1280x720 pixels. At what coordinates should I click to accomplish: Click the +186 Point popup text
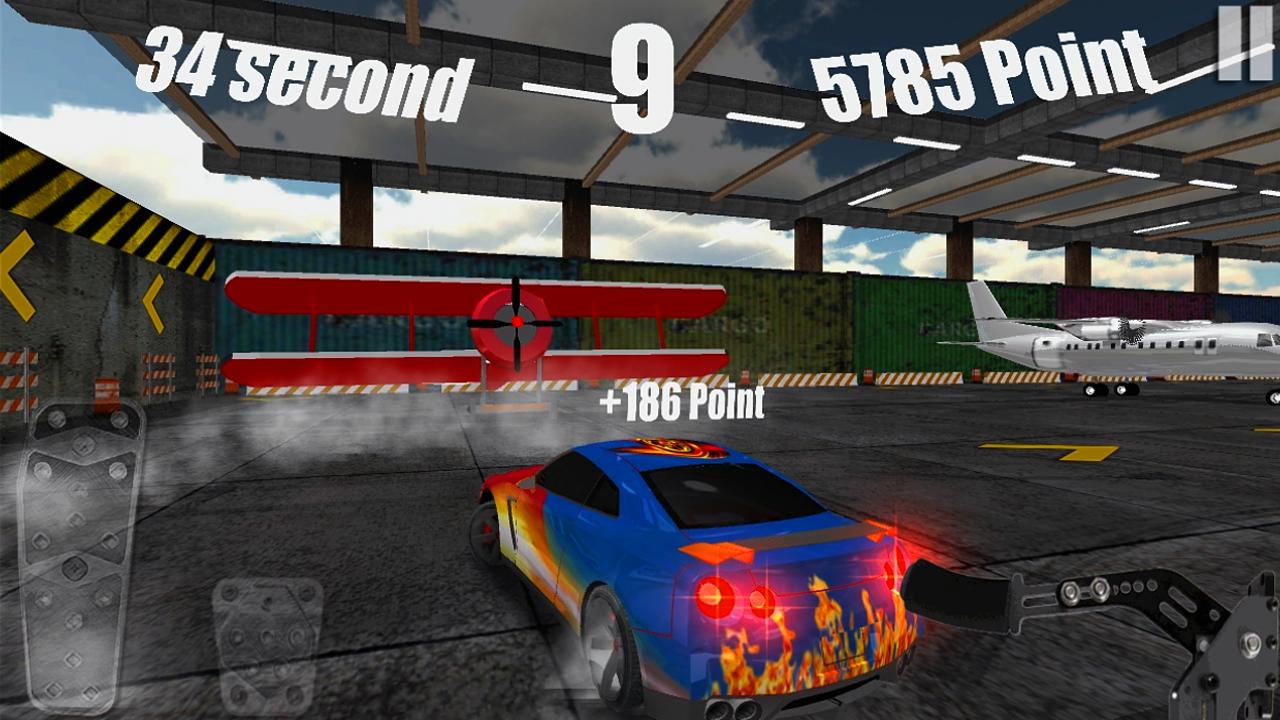coord(683,404)
